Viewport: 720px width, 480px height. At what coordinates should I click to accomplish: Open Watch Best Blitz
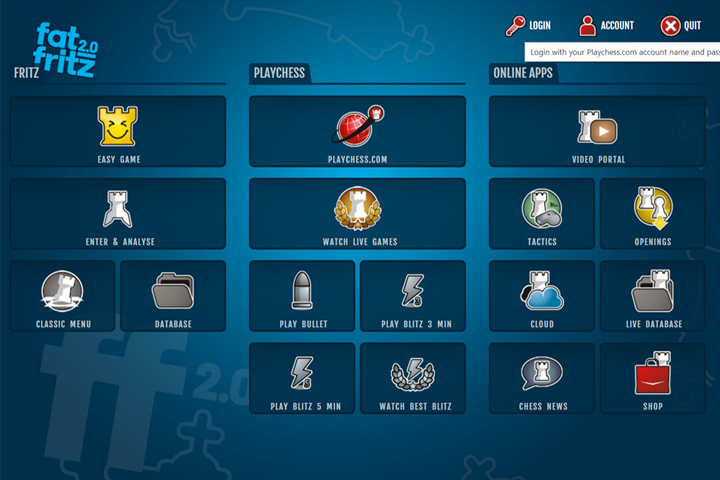(x=412, y=378)
